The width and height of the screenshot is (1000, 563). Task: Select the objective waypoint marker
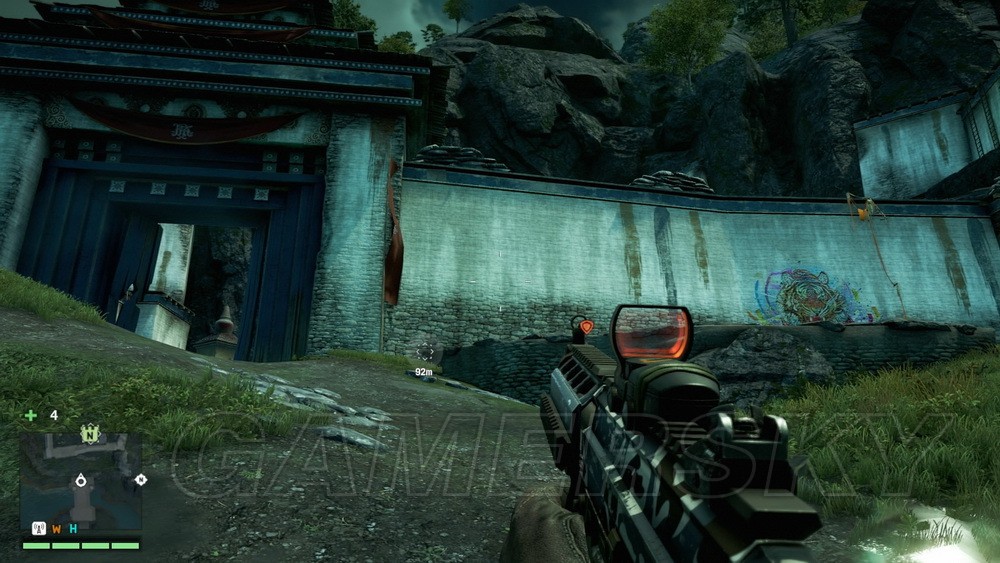425,351
